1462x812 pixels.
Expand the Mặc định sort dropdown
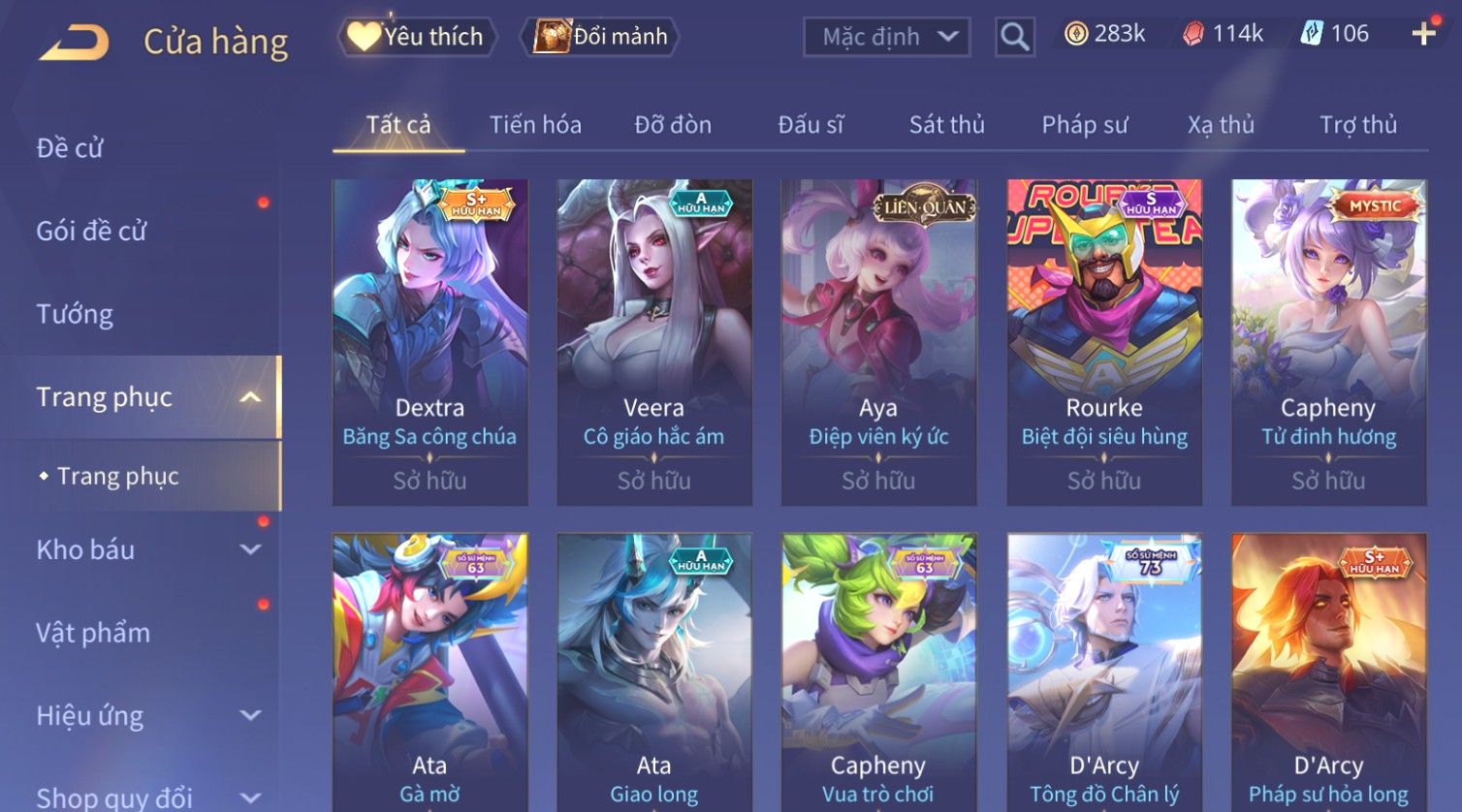(x=886, y=37)
